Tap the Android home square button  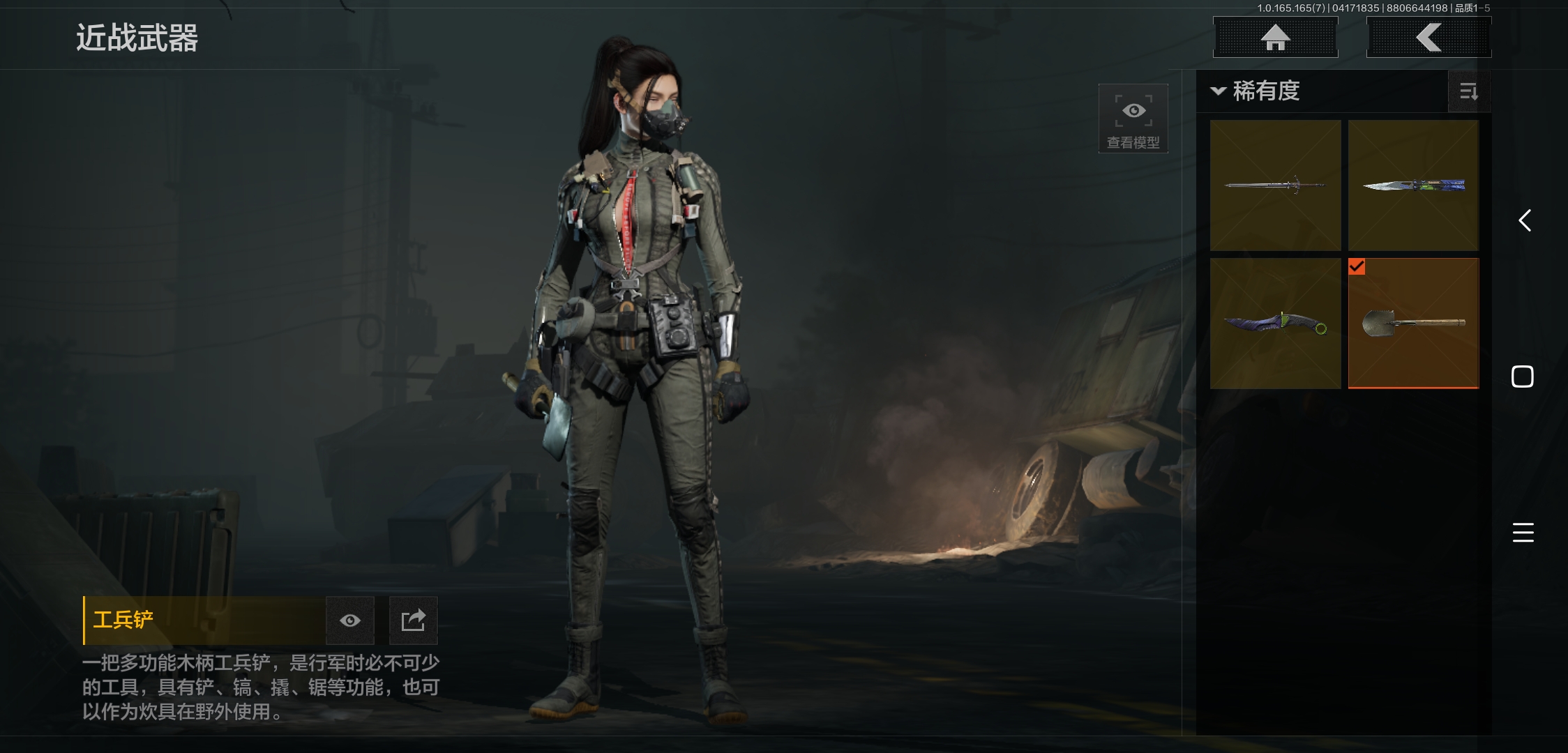pos(1523,376)
